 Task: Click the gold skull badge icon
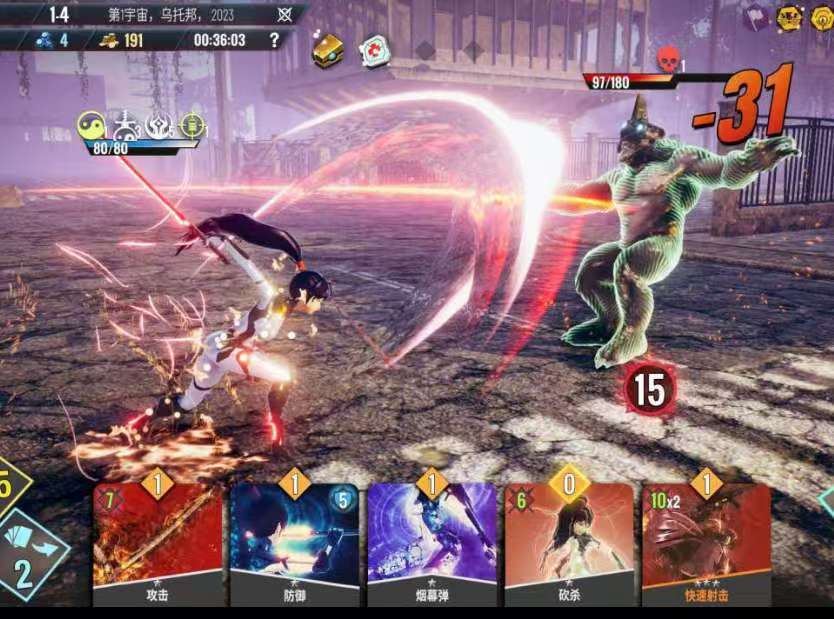pos(790,17)
